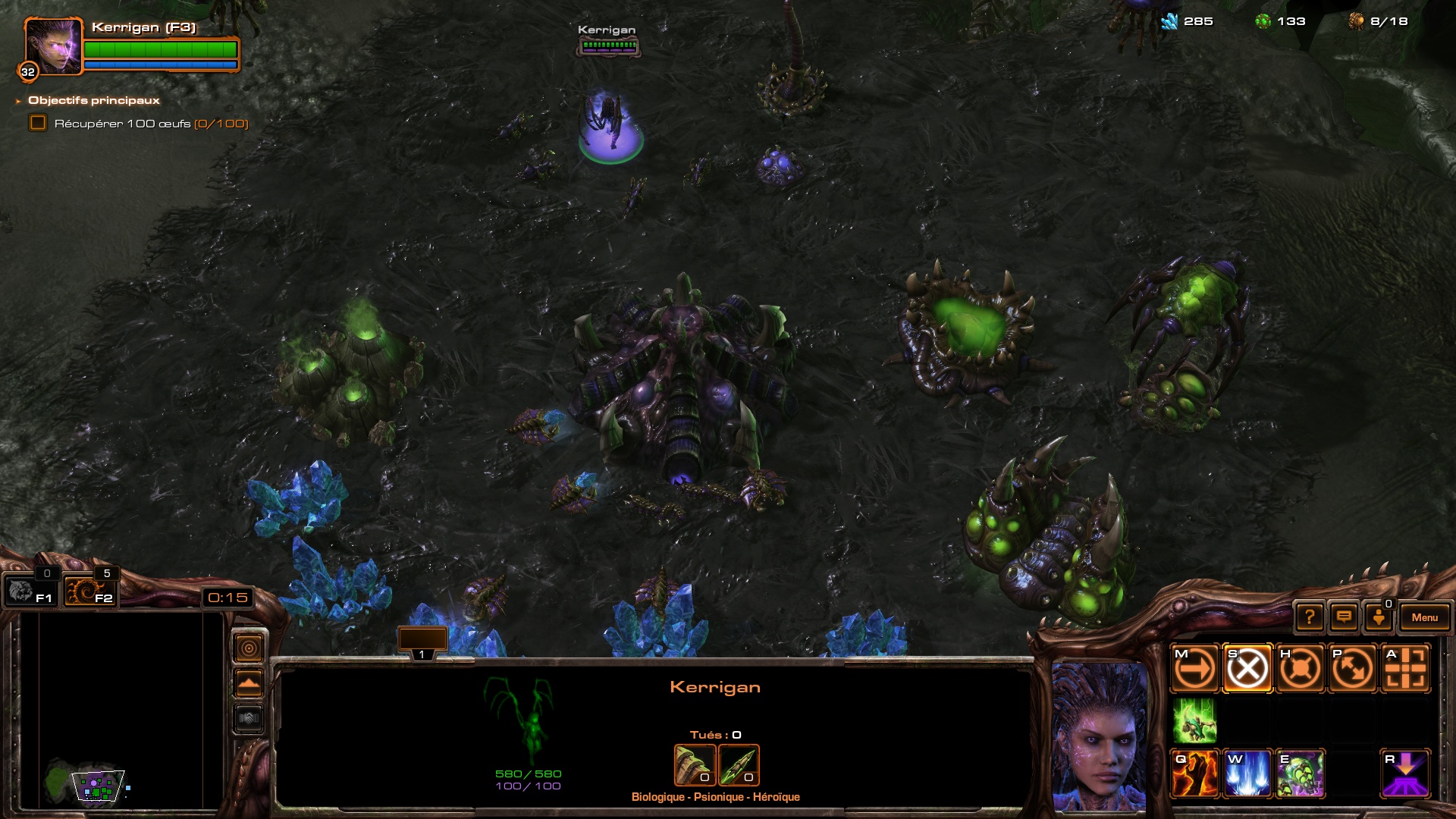Image resolution: width=1456 pixels, height=819 pixels.
Task: Select all army units with F2 button
Action: [89, 591]
